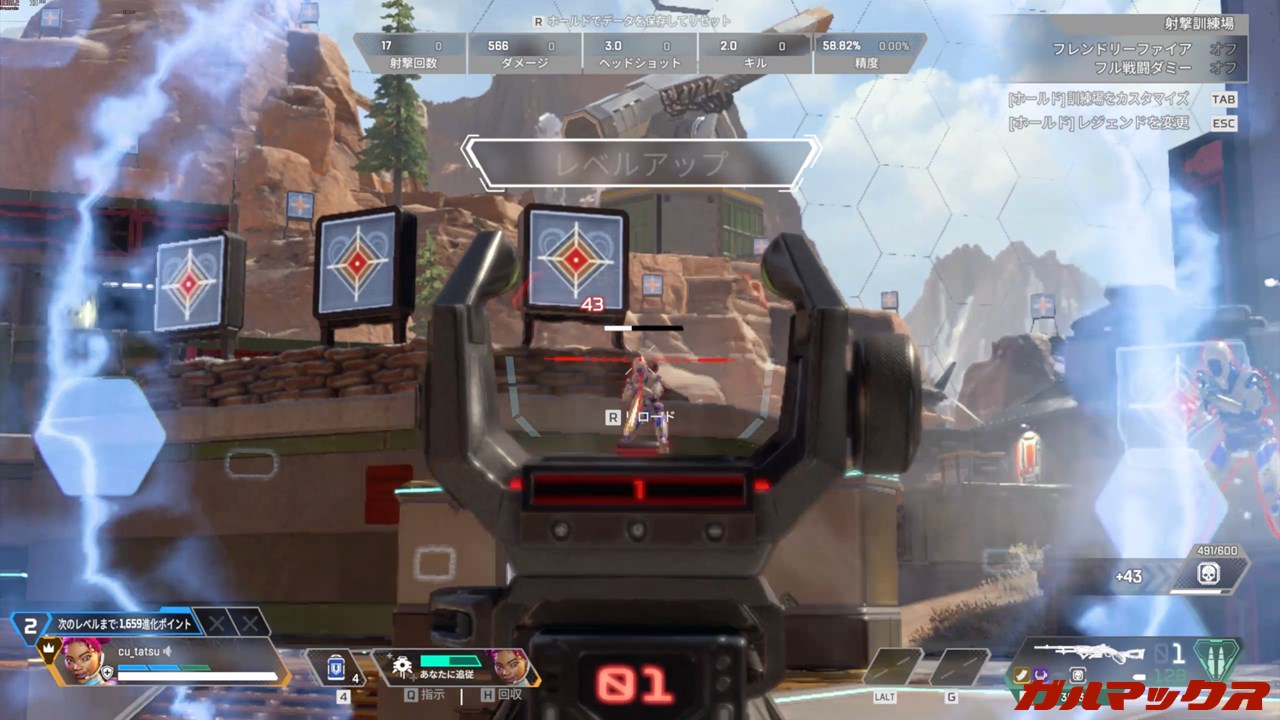
Task: Activate the ability slot labeled LALT
Action: pyautogui.click(x=892, y=666)
